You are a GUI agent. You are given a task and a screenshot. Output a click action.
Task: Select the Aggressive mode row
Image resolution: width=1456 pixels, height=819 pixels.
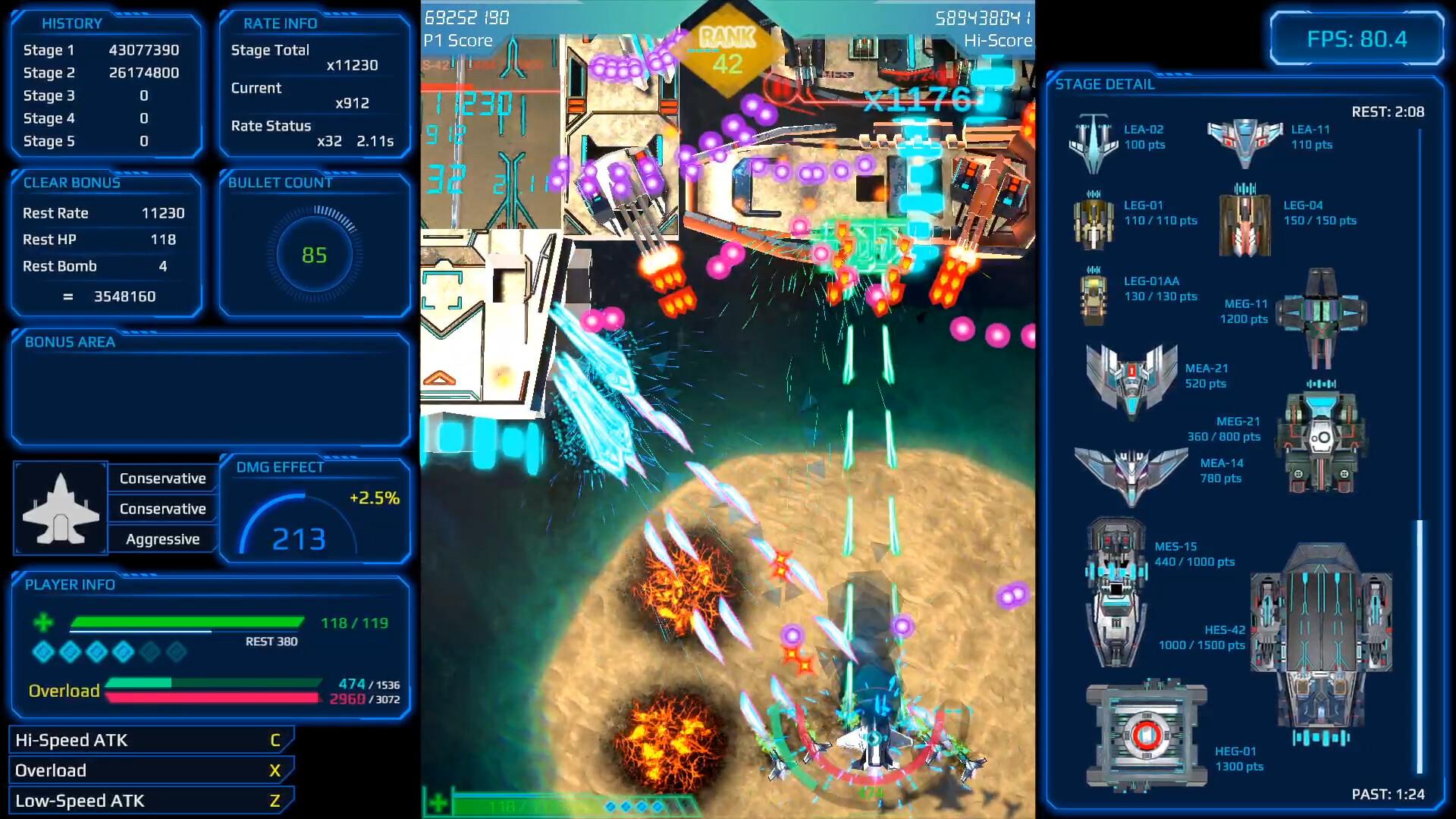[x=162, y=539]
